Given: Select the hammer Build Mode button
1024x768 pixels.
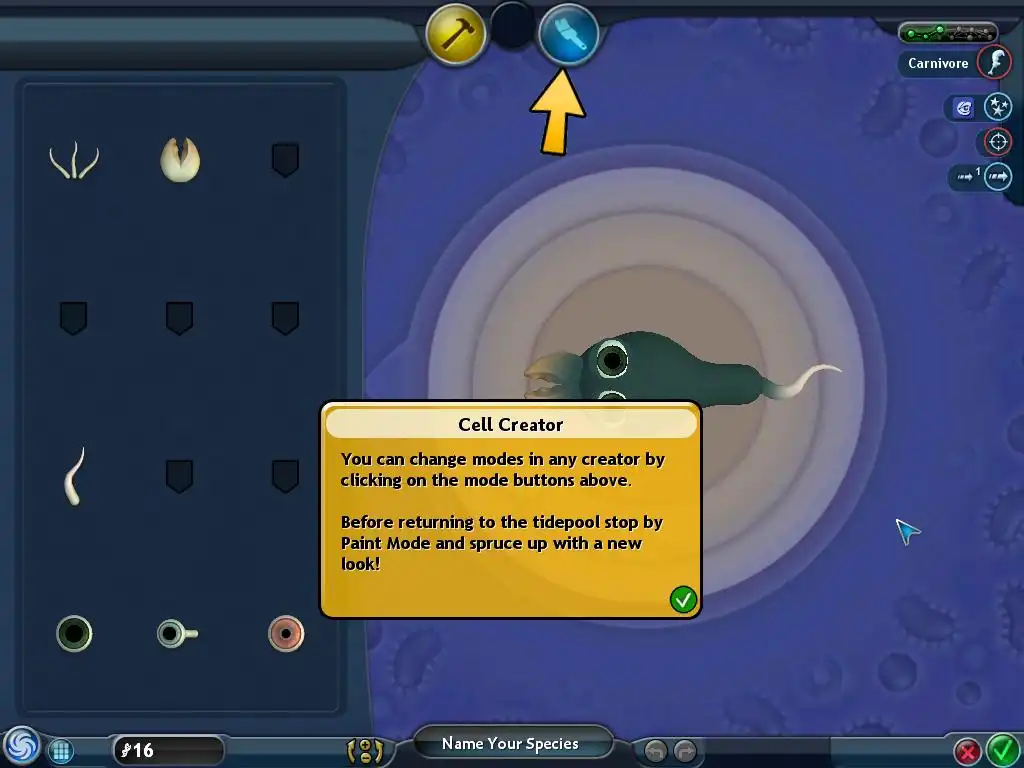Looking at the screenshot, I should (456, 33).
